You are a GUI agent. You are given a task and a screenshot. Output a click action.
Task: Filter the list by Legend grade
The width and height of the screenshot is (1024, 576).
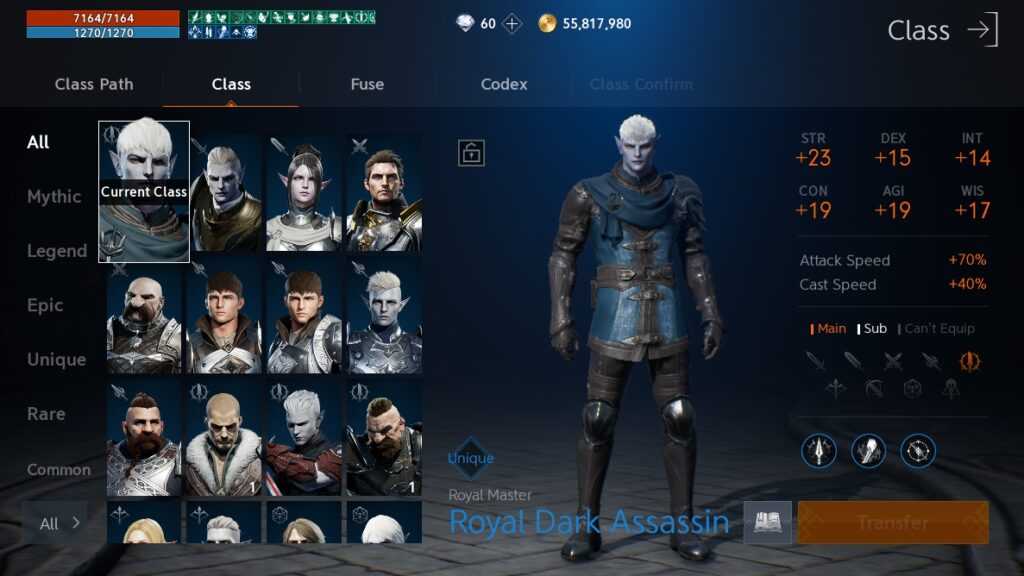point(57,251)
